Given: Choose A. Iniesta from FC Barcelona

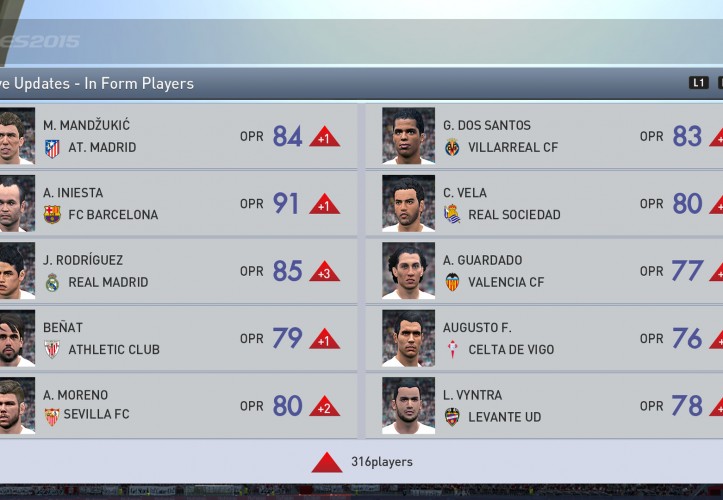Looking at the screenshot, I should coord(180,203).
